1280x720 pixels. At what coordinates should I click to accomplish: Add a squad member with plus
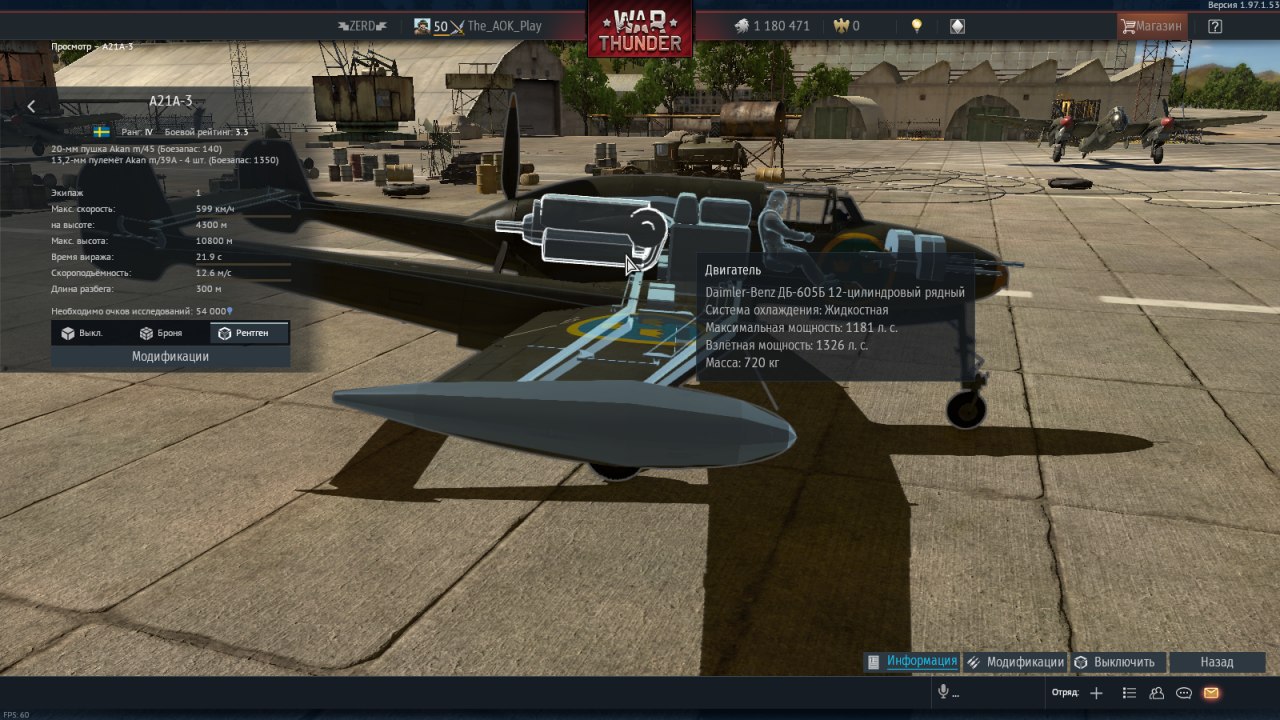[1096, 693]
